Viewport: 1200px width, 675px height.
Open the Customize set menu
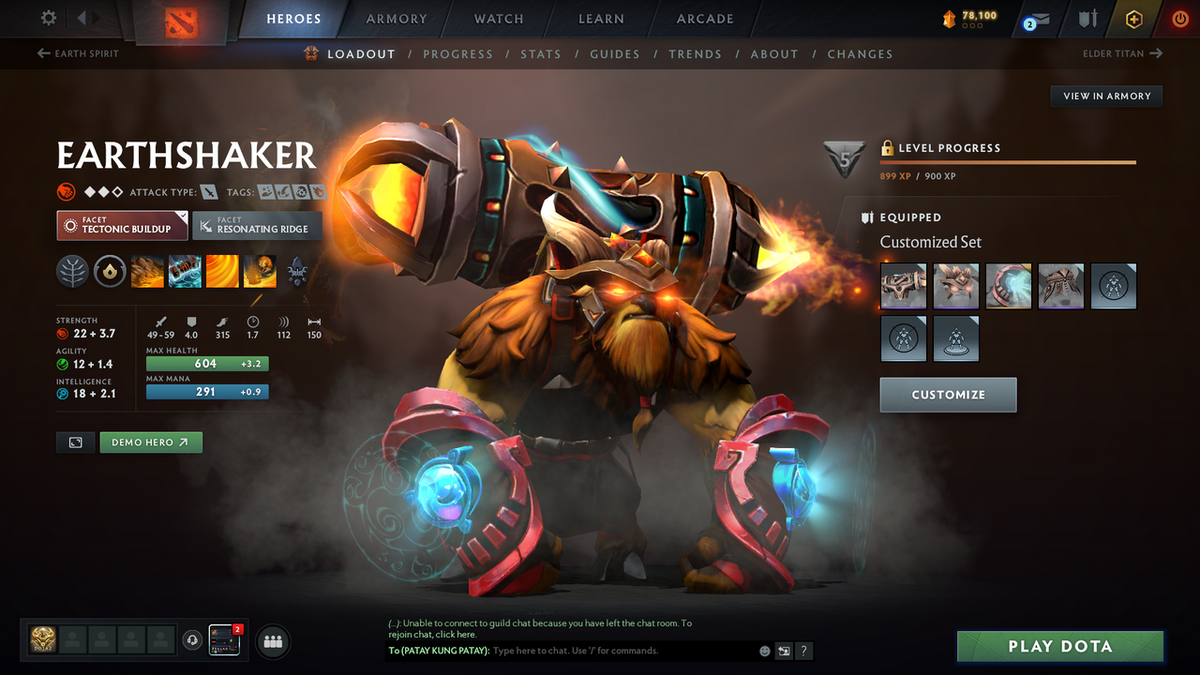pos(947,395)
